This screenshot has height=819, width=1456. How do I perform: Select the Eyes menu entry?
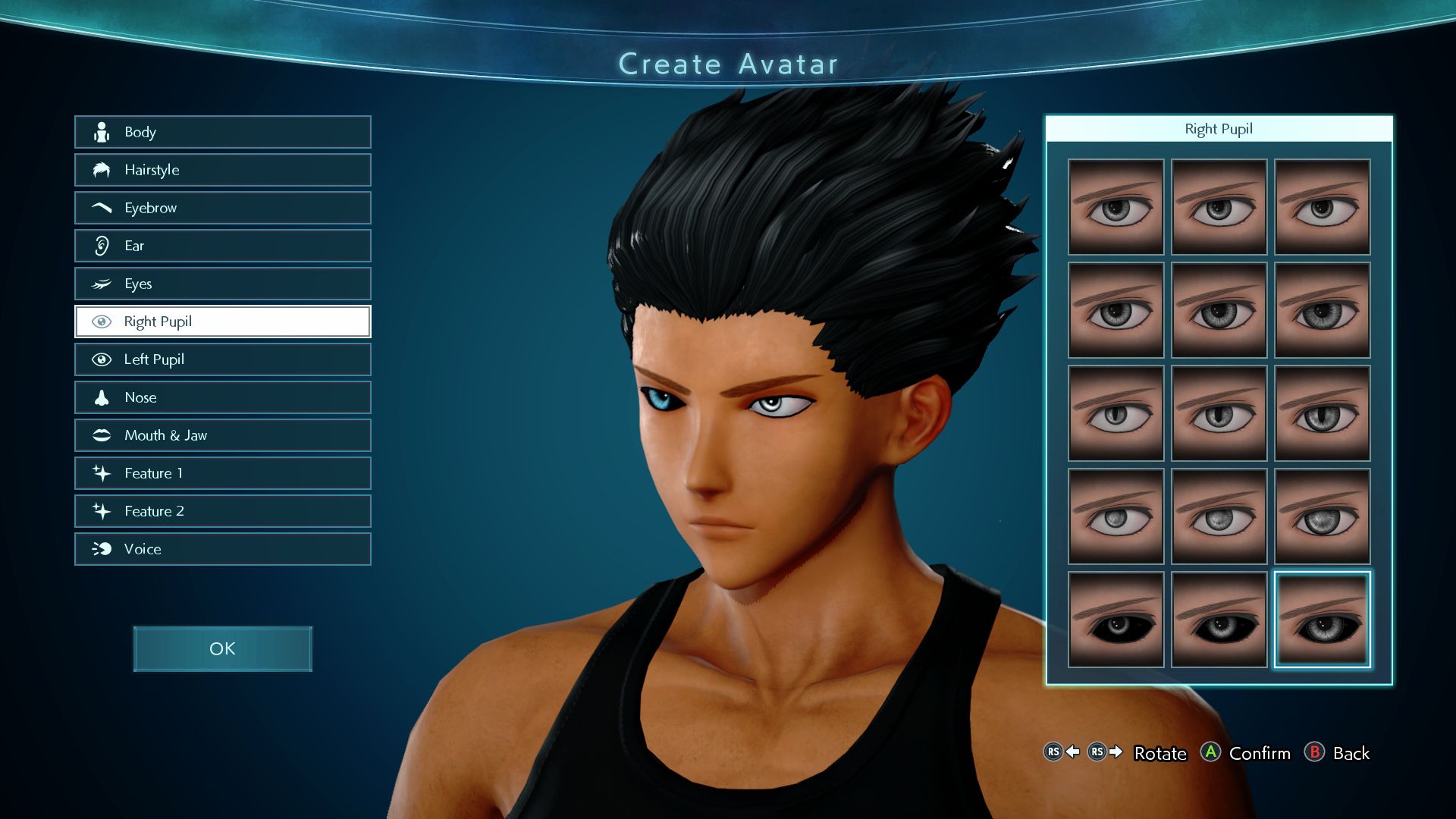tap(222, 284)
